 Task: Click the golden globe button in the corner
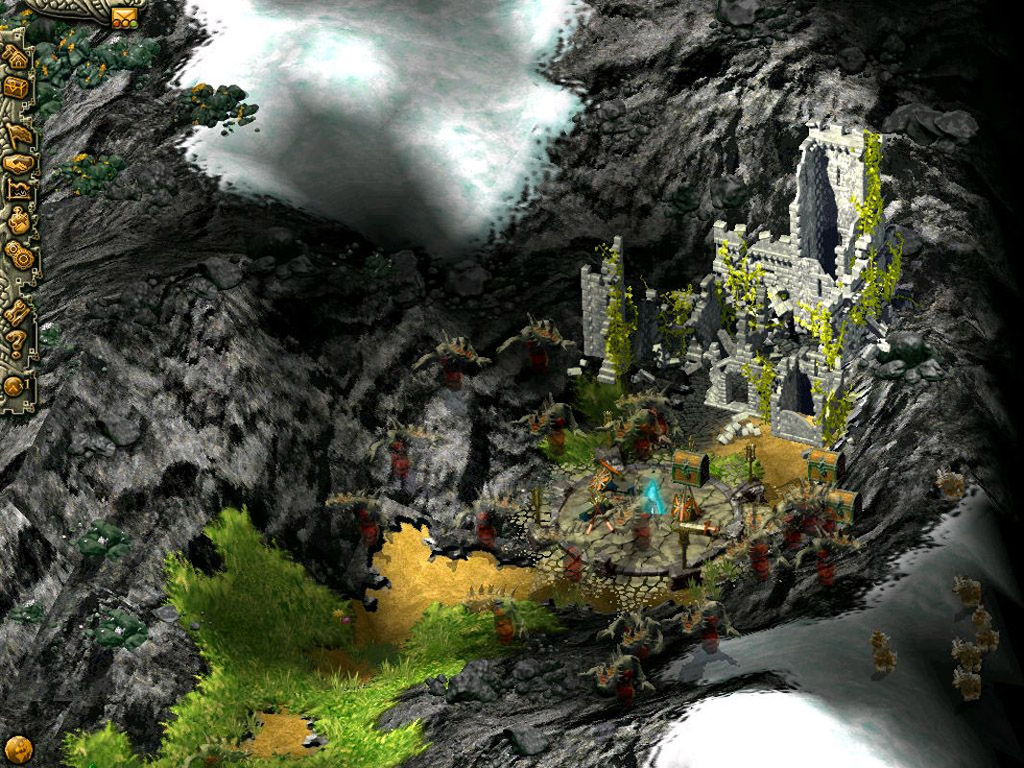click(x=18, y=748)
